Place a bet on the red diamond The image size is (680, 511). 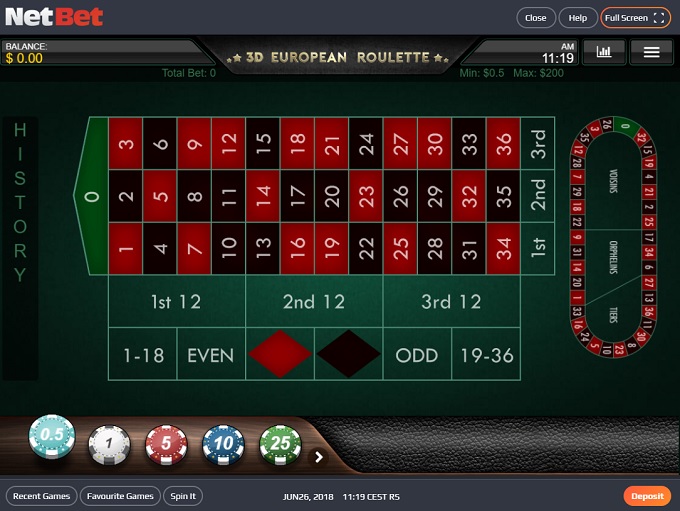279,355
